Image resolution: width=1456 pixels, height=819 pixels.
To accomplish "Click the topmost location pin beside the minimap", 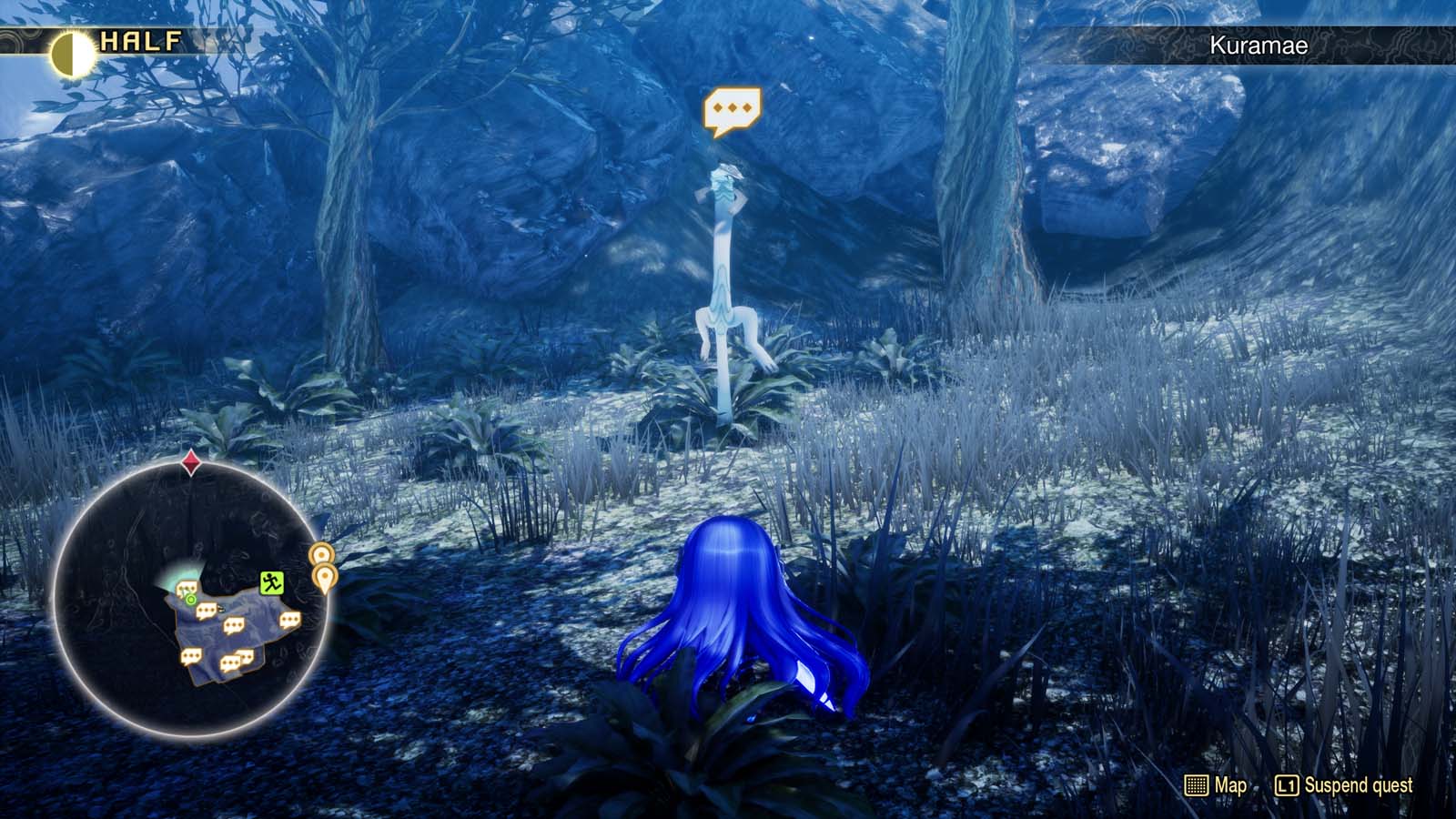I will tap(321, 554).
